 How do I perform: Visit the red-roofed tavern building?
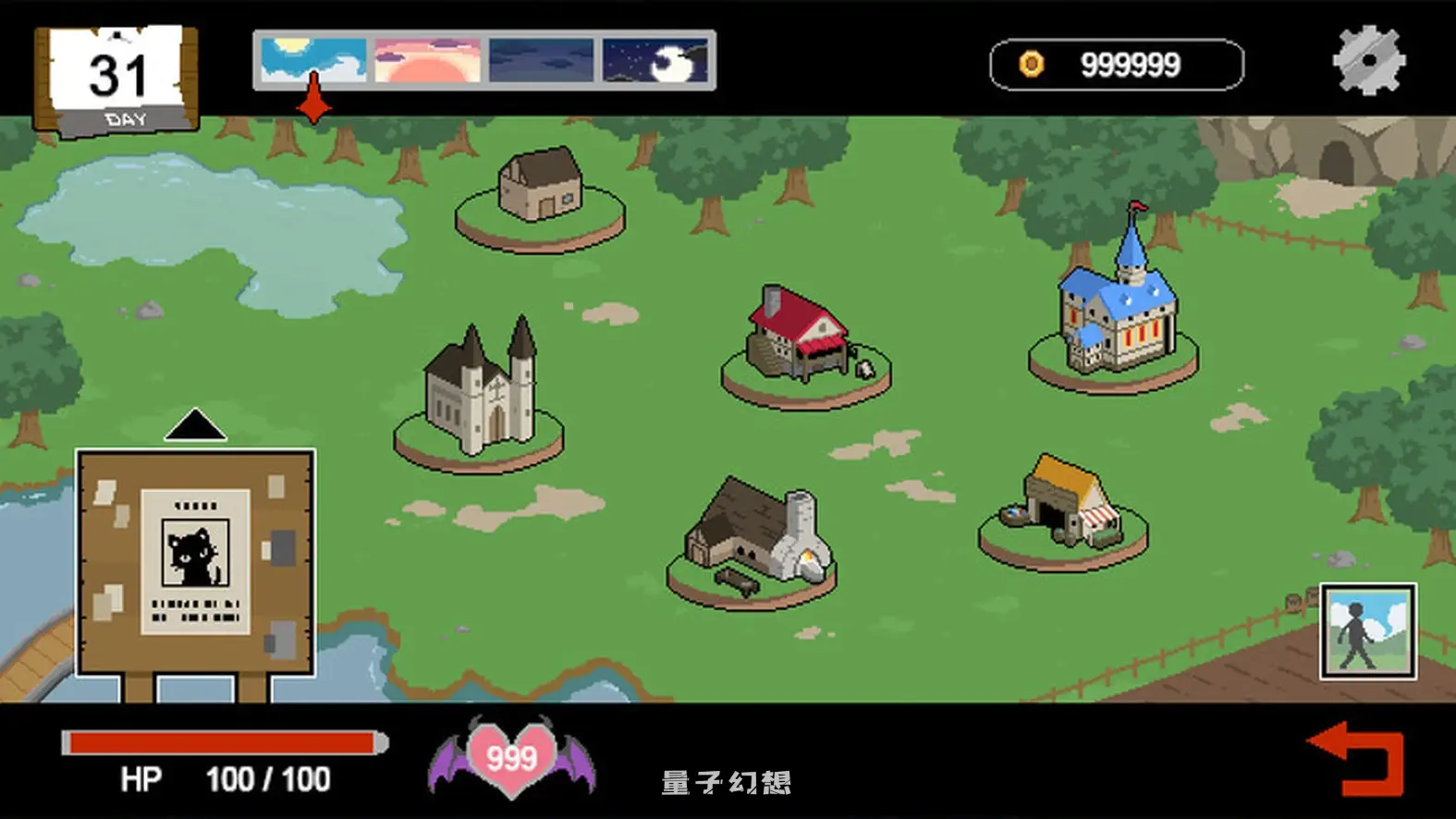(797, 333)
